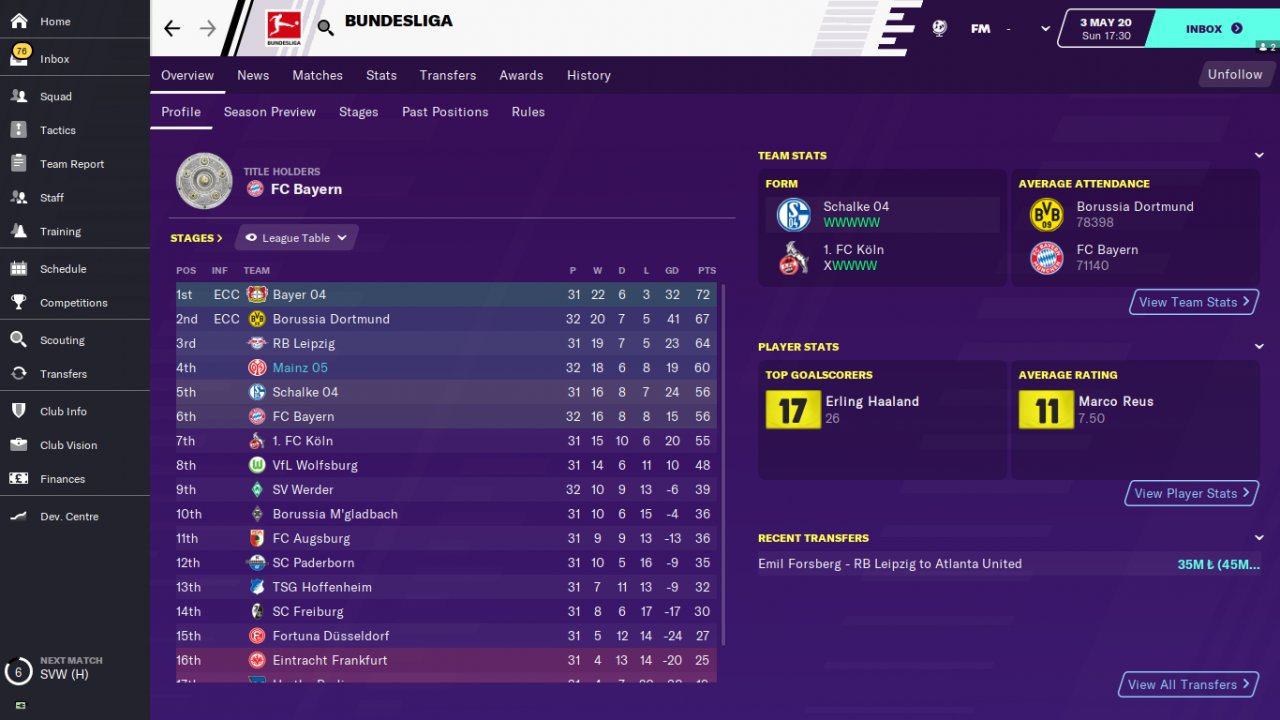The height and width of the screenshot is (720, 1280).
Task: Switch to the Matches tab
Action: pyautogui.click(x=317, y=75)
